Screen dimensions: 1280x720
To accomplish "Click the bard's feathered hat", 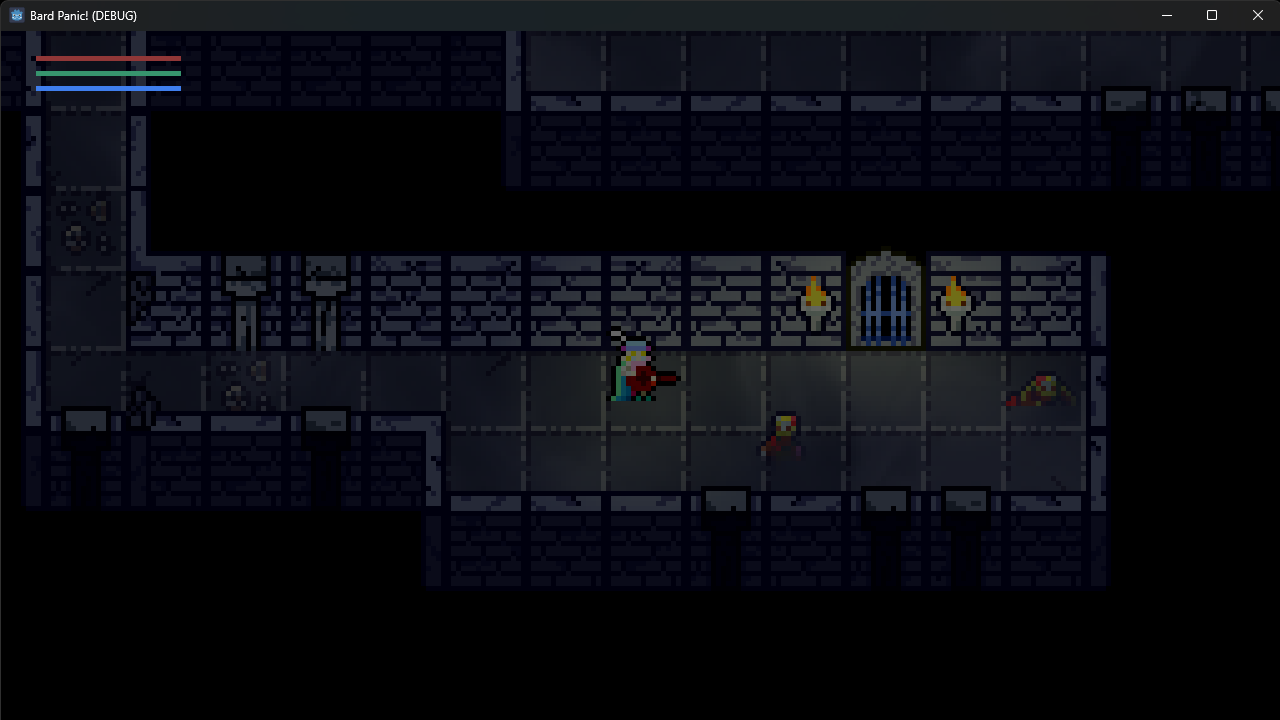I will [x=634, y=345].
